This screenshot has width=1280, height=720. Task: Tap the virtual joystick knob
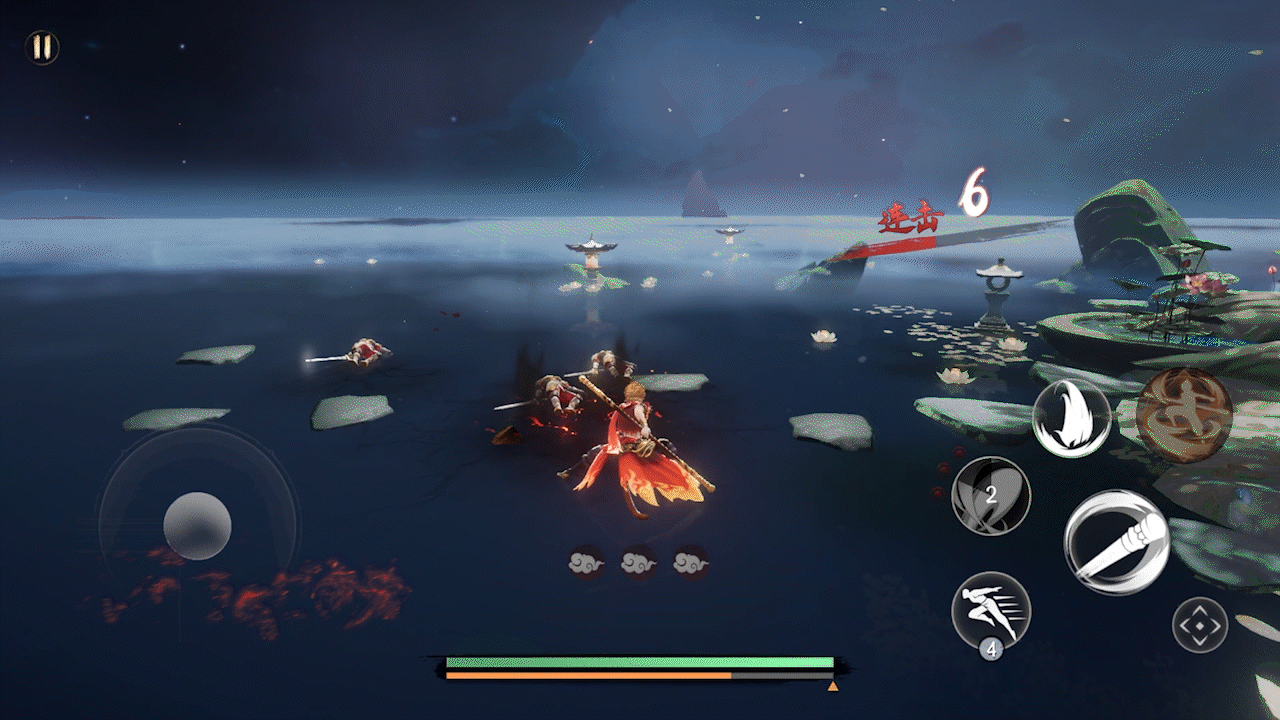point(198,526)
